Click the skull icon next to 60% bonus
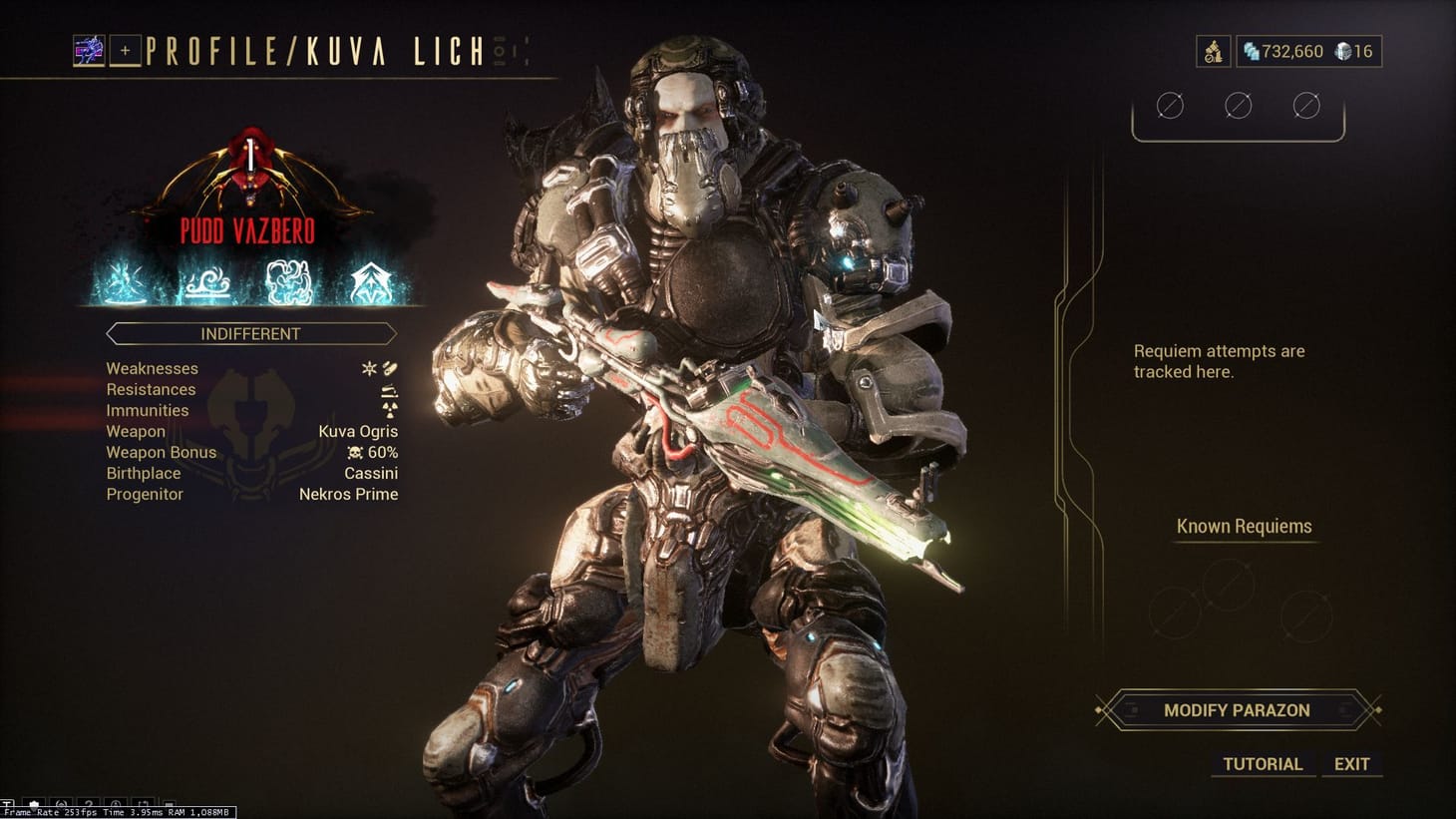This screenshot has height=819, width=1456. pyautogui.click(x=353, y=453)
